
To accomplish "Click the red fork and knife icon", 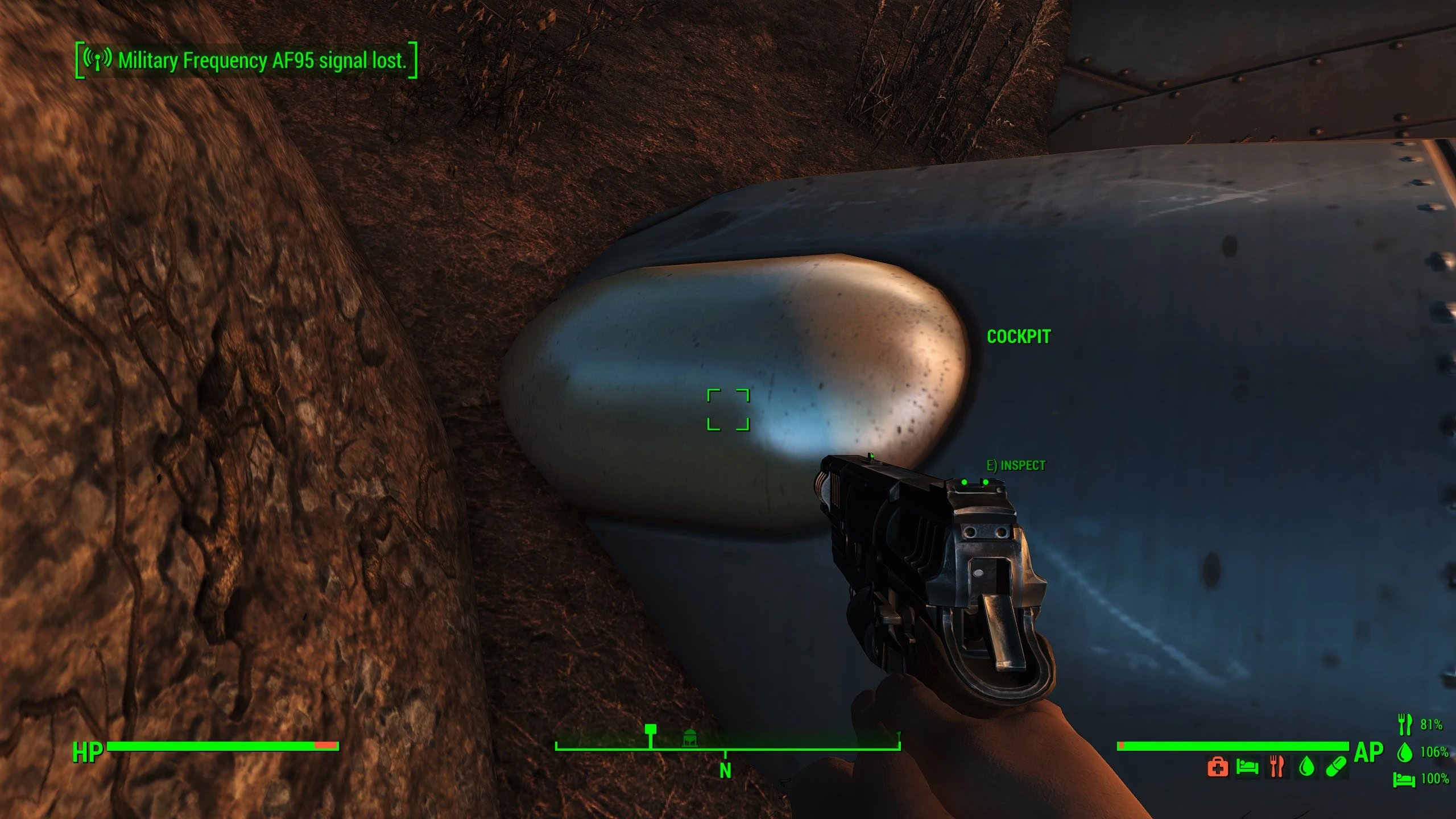I will pyautogui.click(x=1277, y=767).
